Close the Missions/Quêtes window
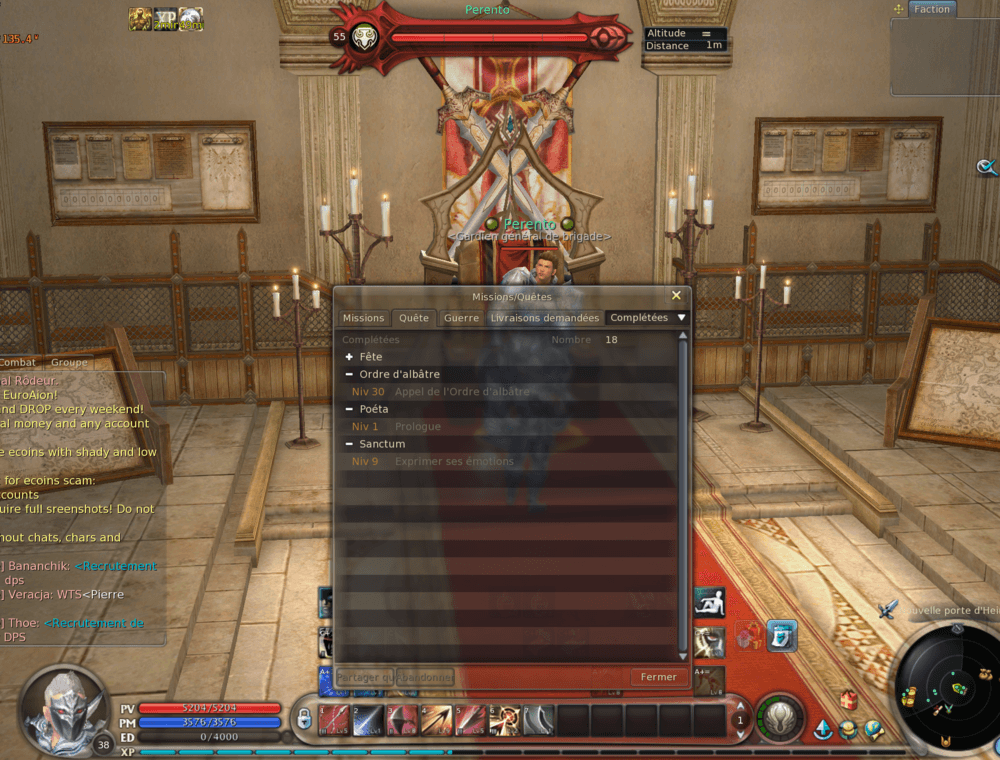Image resolution: width=1000 pixels, height=760 pixels. click(676, 296)
